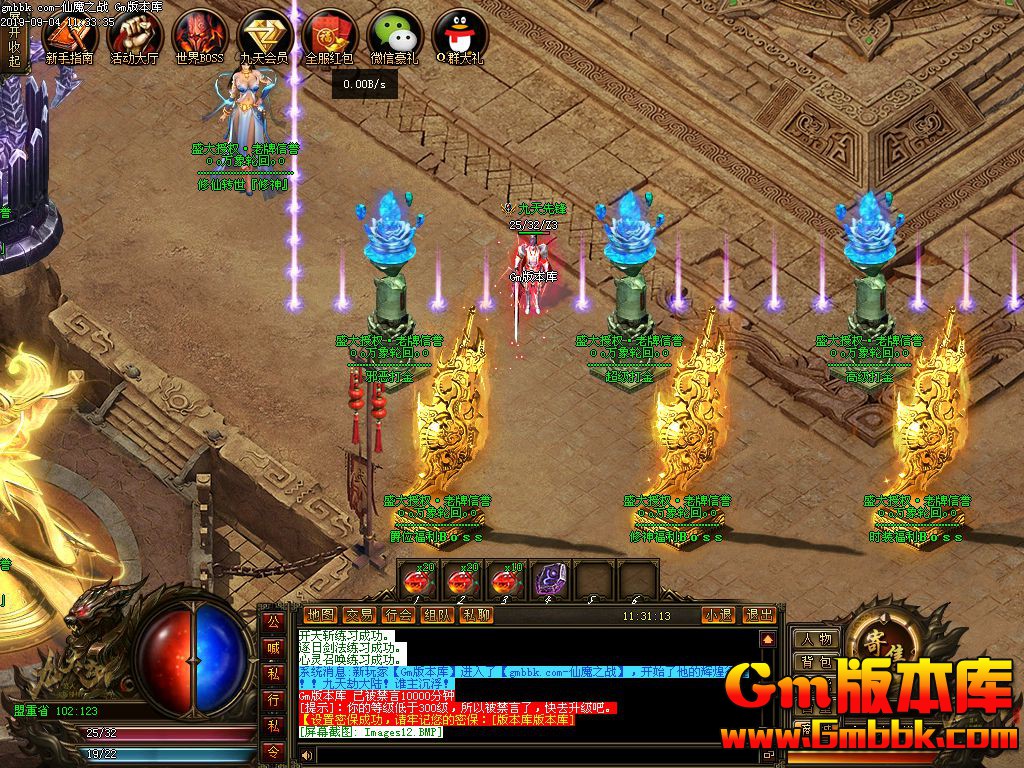Claim the 全服红包 red envelope
This screenshot has height=768, width=1024.
[329, 36]
